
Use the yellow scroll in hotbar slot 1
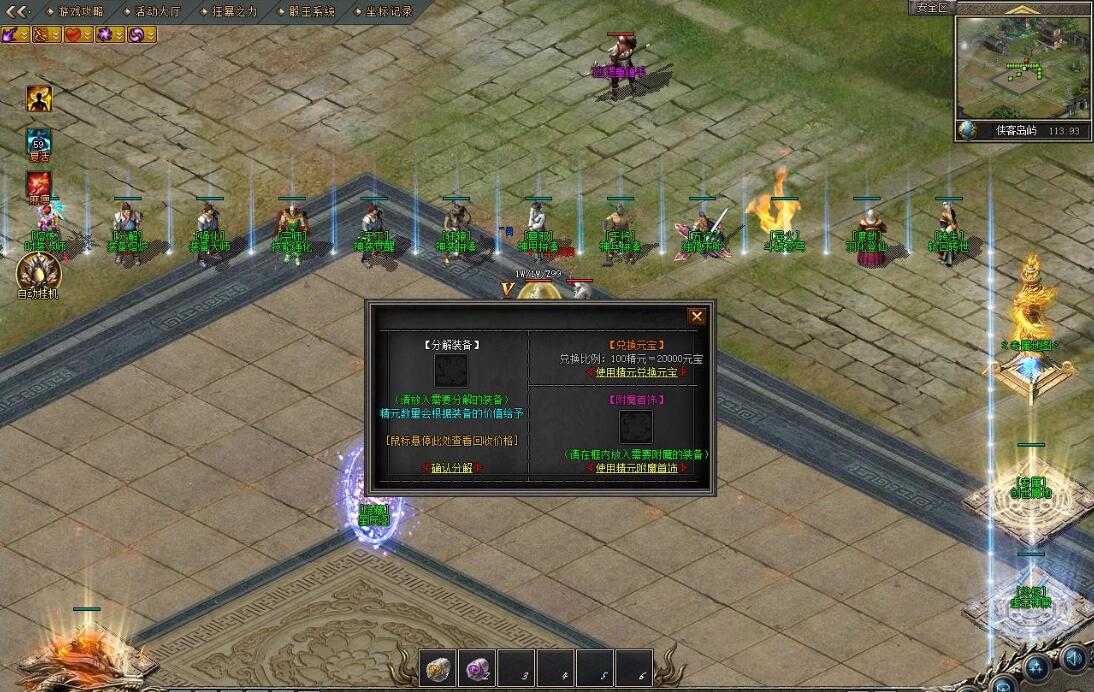coord(437,669)
